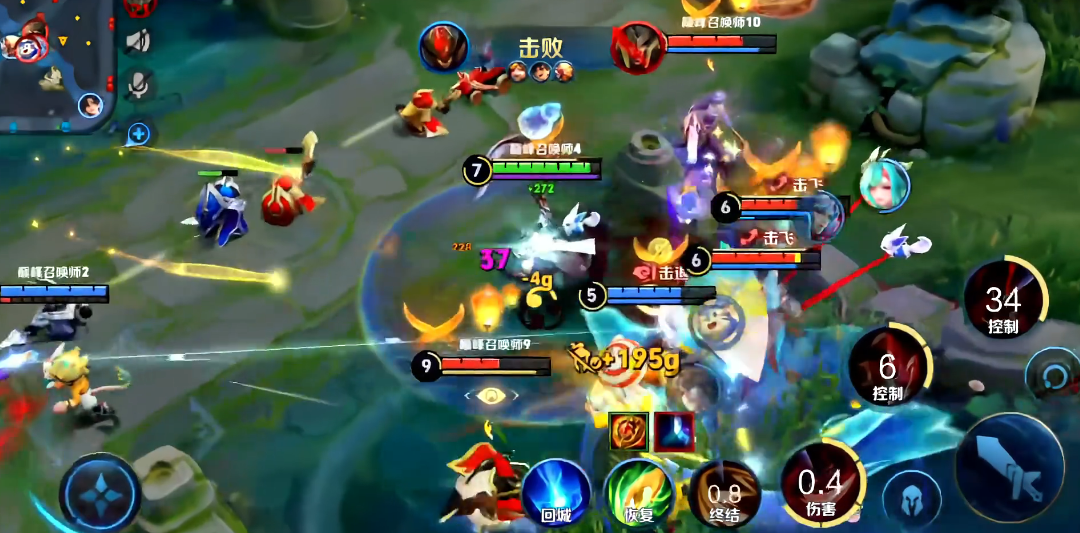This screenshot has height=533, width=1080.
Task: Open the minimap
Action: coord(55,62)
